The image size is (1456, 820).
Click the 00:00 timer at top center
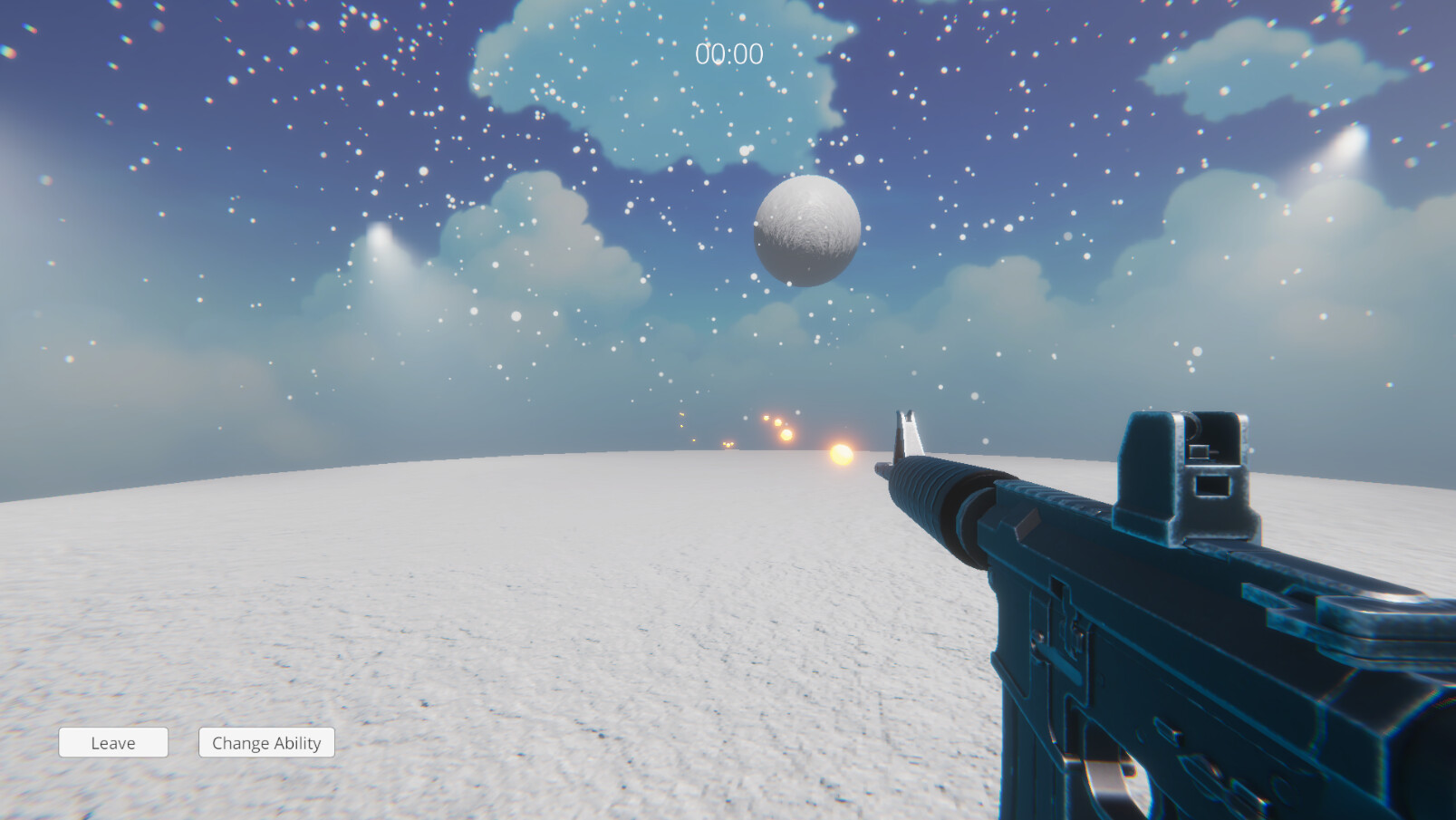[x=728, y=53]
